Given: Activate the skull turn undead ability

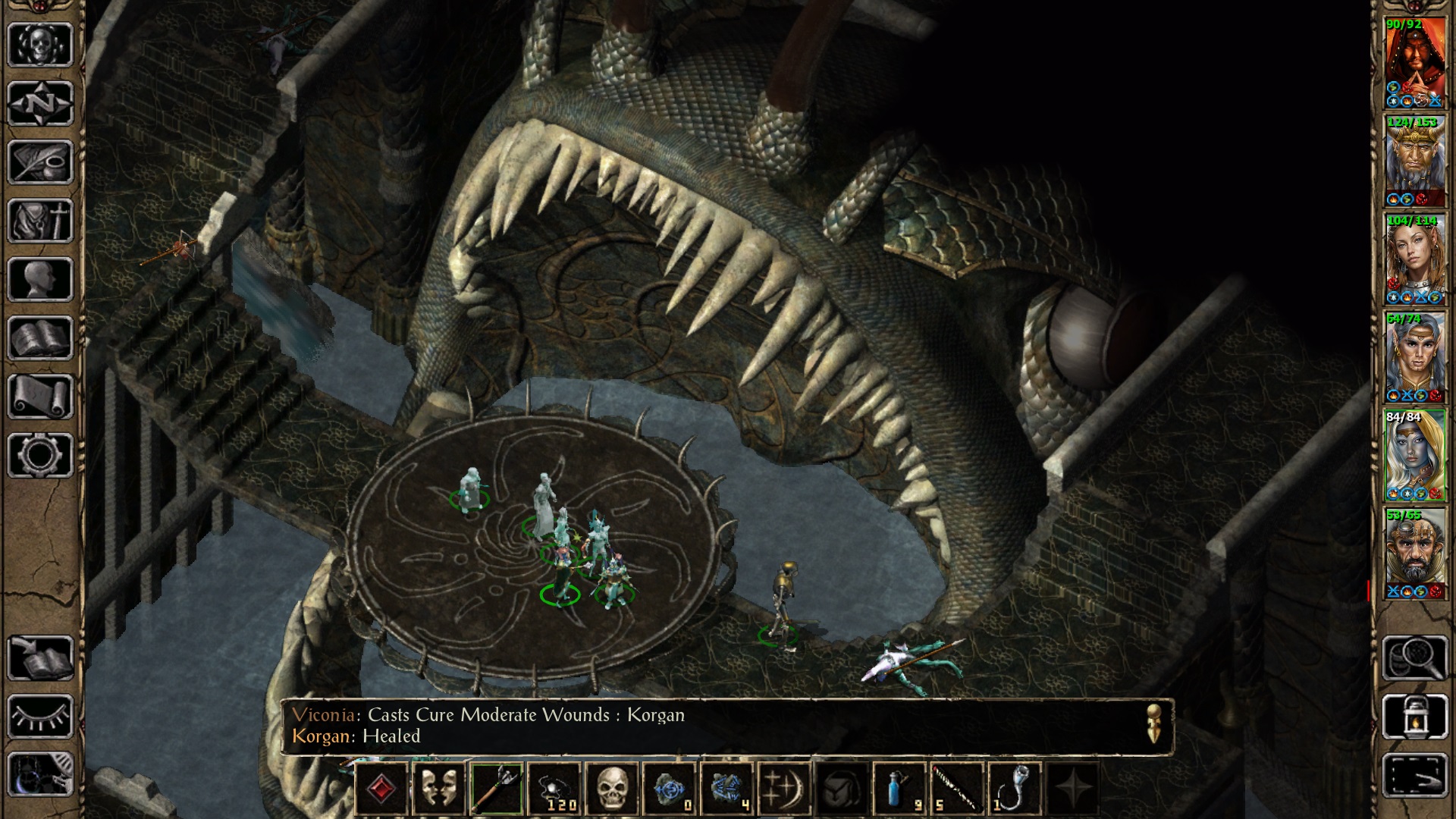Looking at the screenshot, I should 612,789.
